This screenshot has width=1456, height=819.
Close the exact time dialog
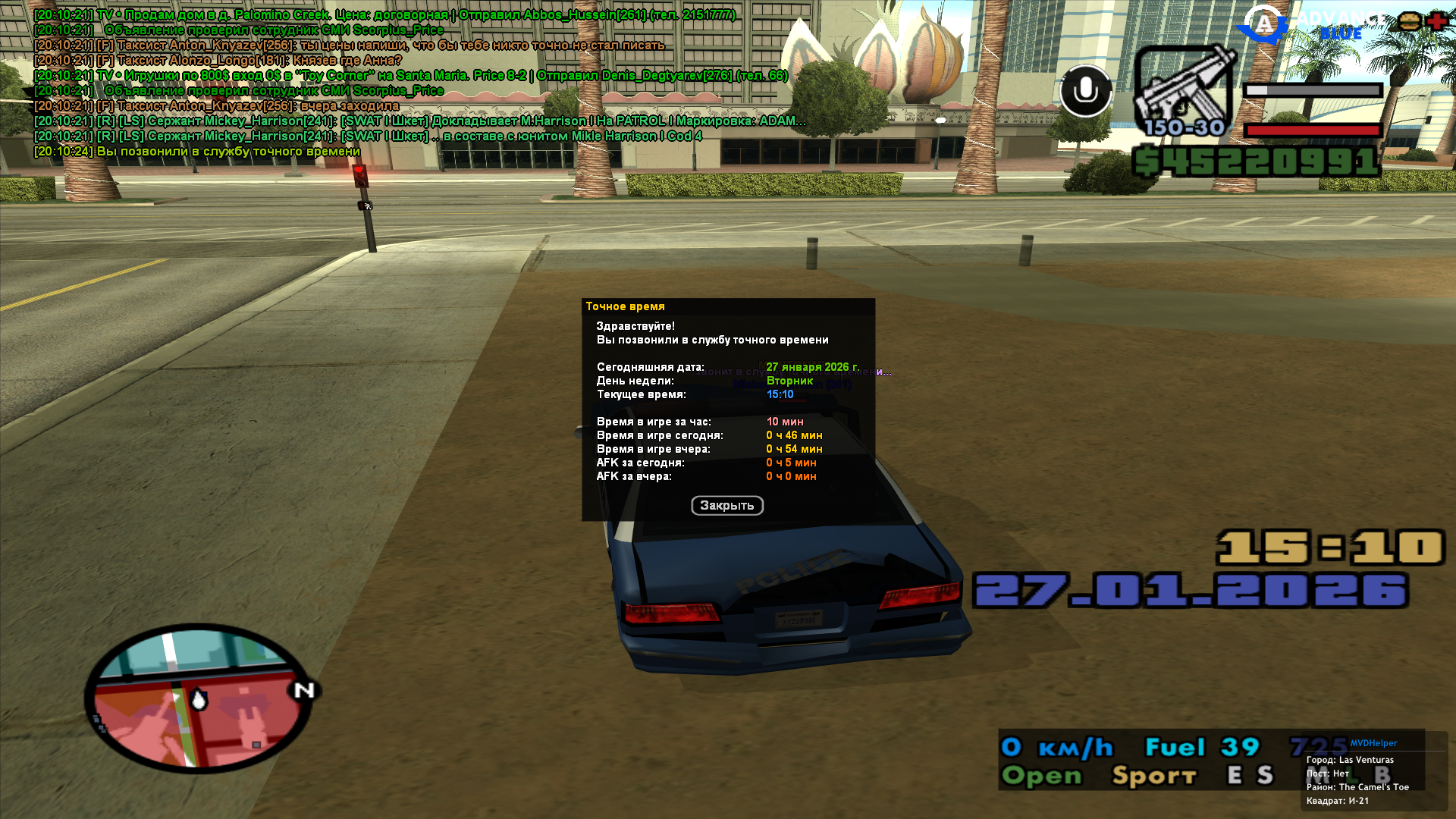pyautogui.click(x=726, y=506)
